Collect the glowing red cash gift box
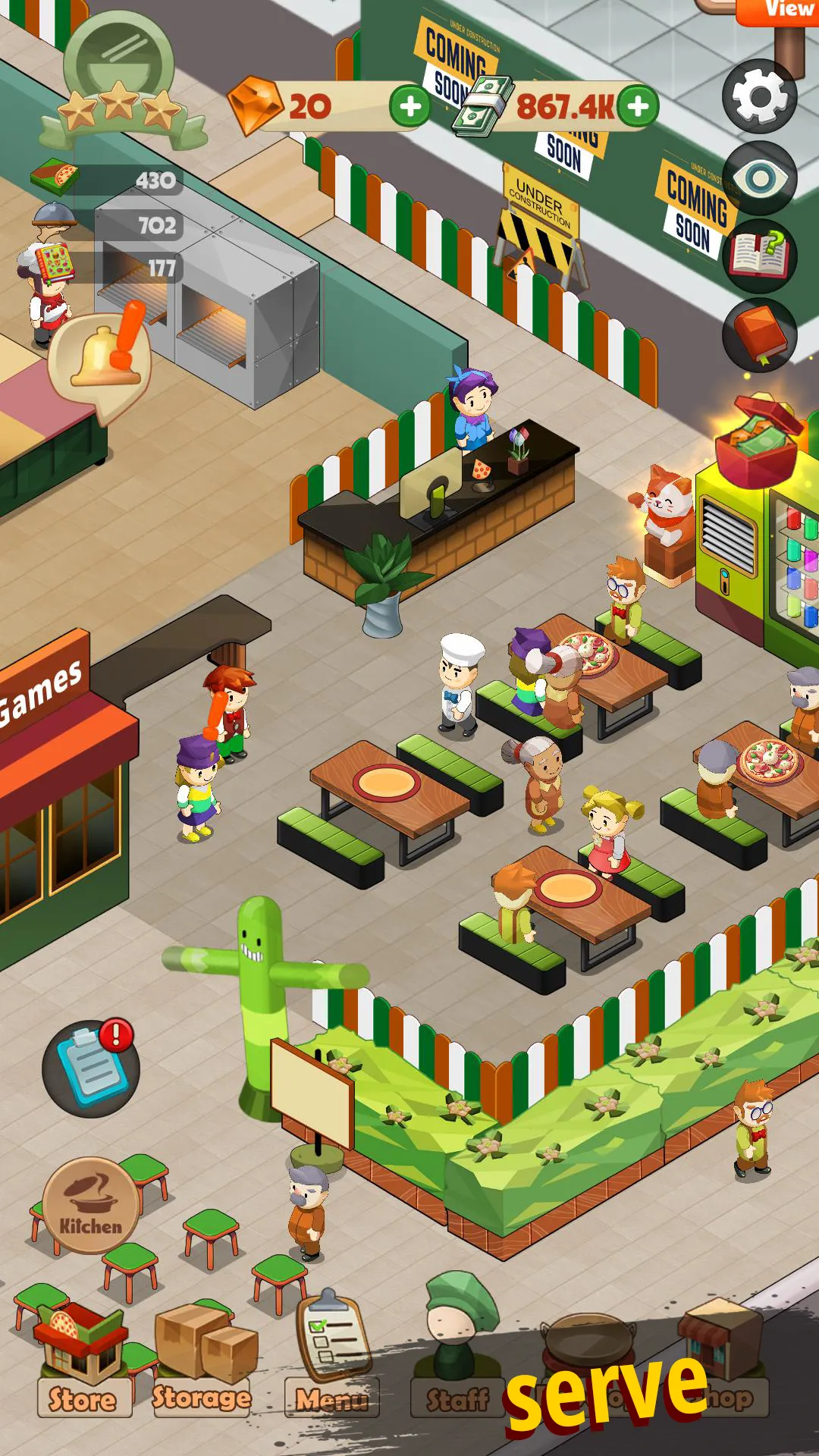 pyautogui.click(x=758, y=440)
